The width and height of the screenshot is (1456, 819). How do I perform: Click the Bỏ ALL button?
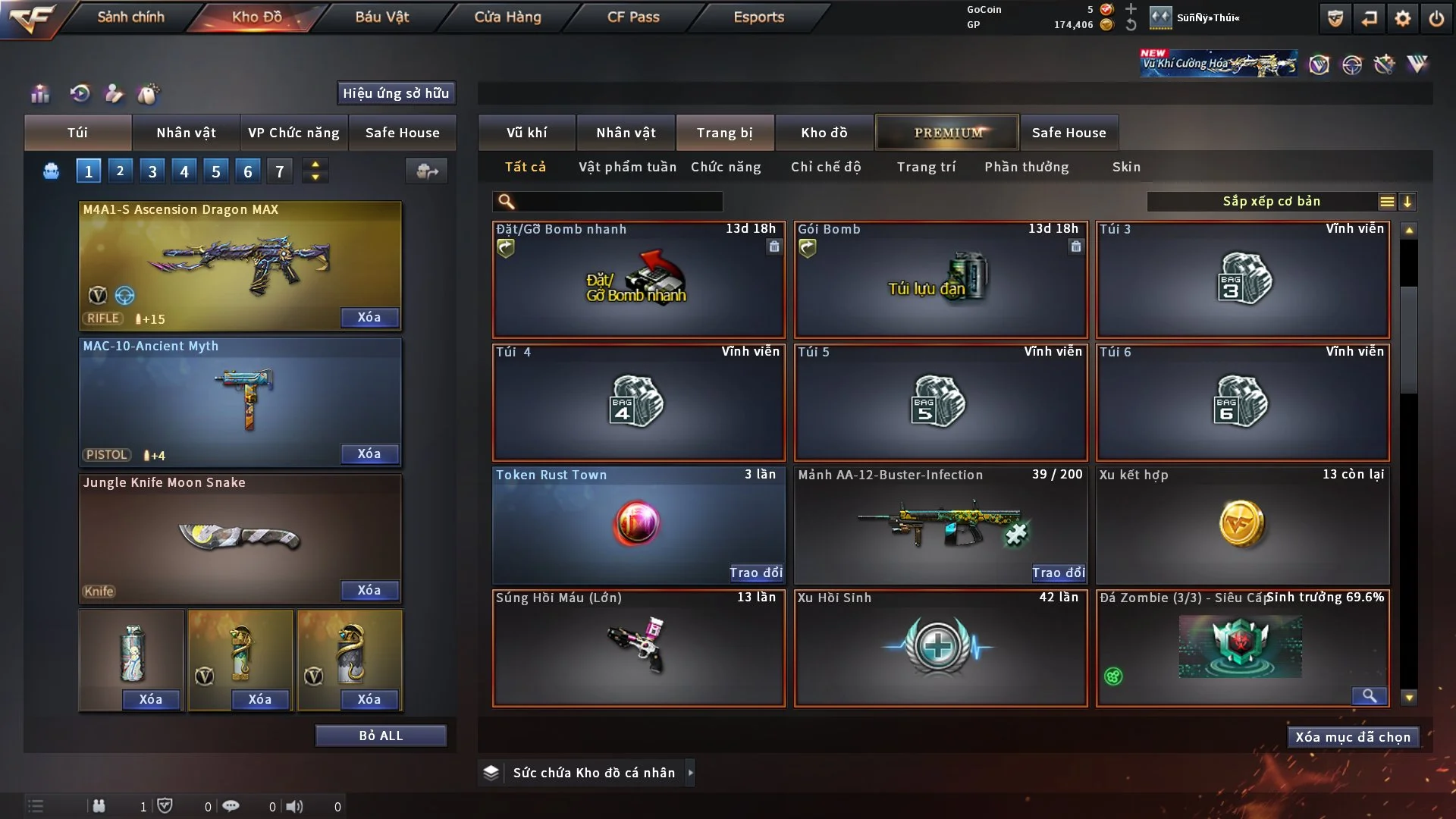click(x=381, y=736)
